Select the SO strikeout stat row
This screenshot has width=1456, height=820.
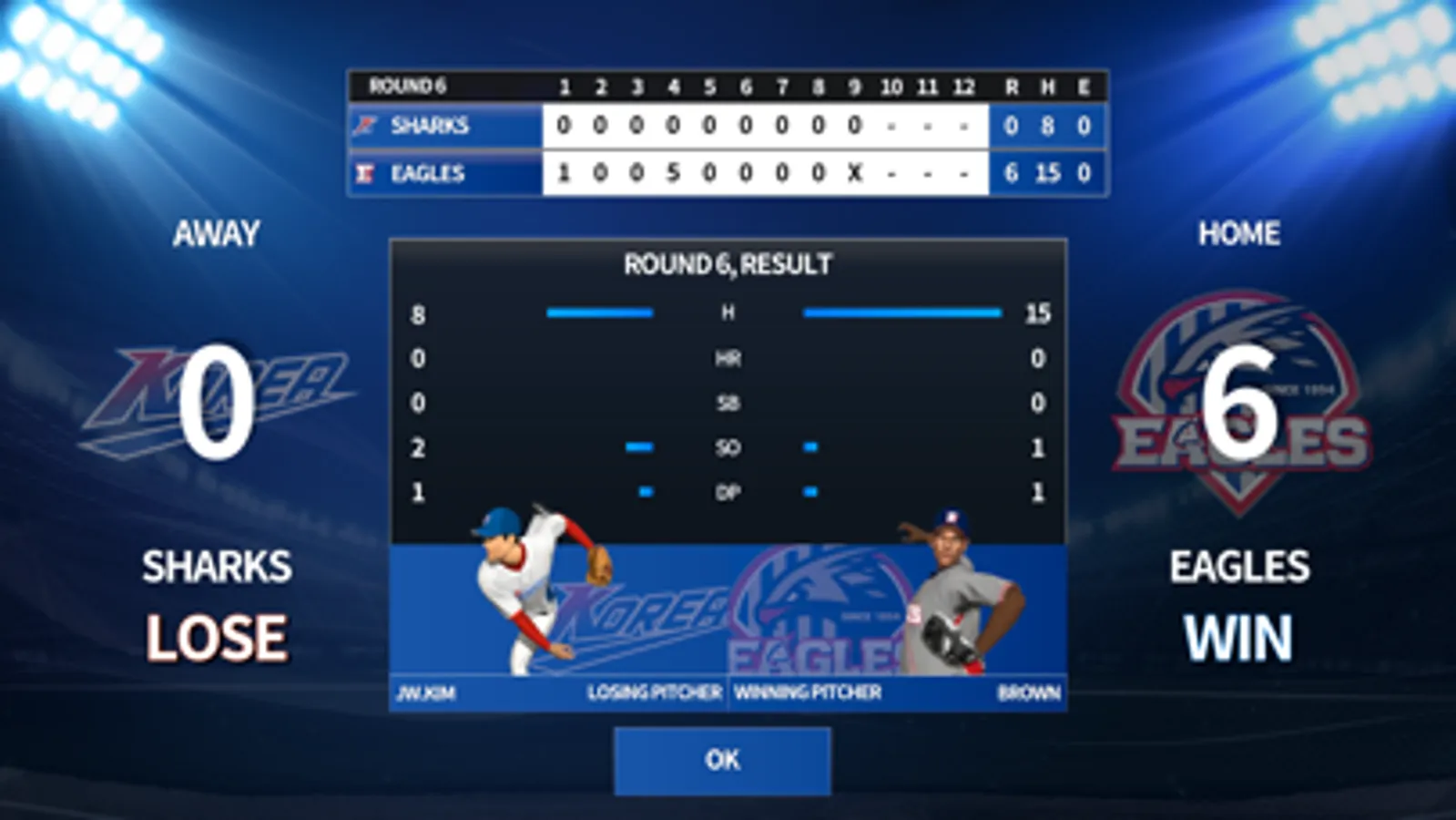[726, 448]
